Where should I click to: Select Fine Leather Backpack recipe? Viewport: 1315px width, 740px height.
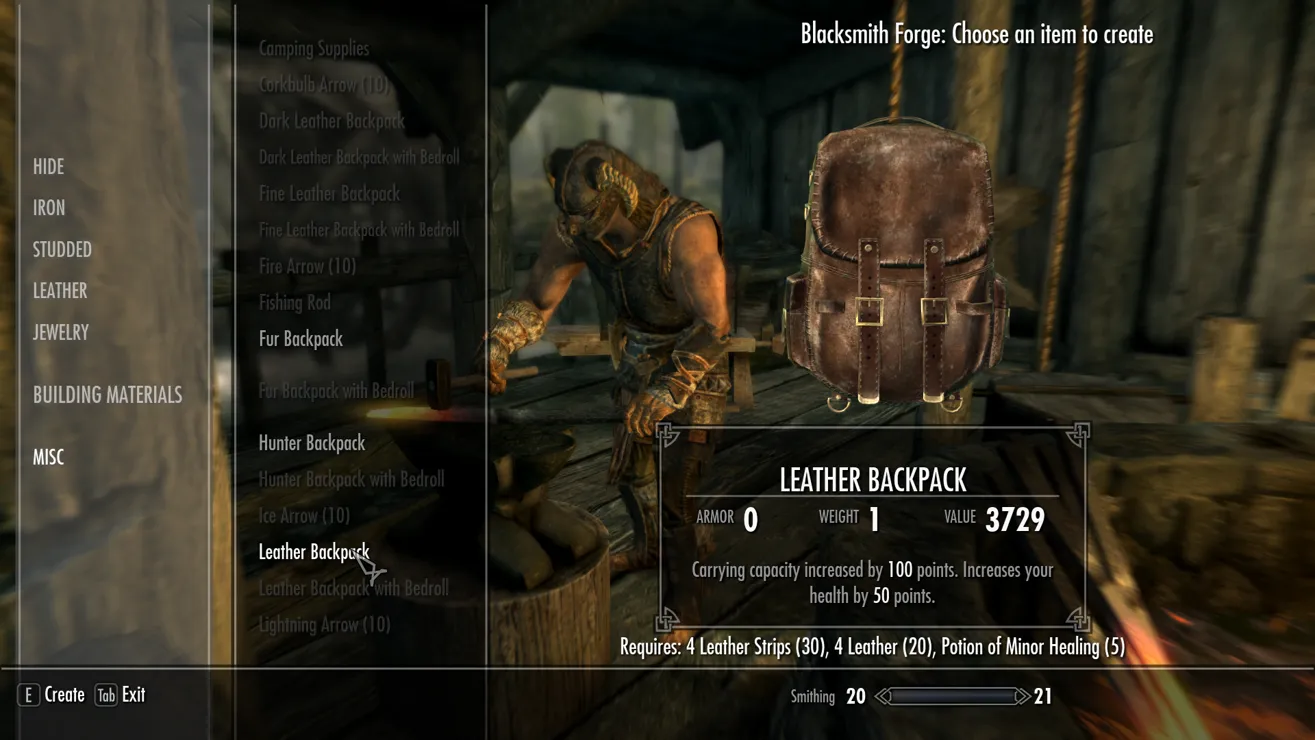[x=329, y=194]
